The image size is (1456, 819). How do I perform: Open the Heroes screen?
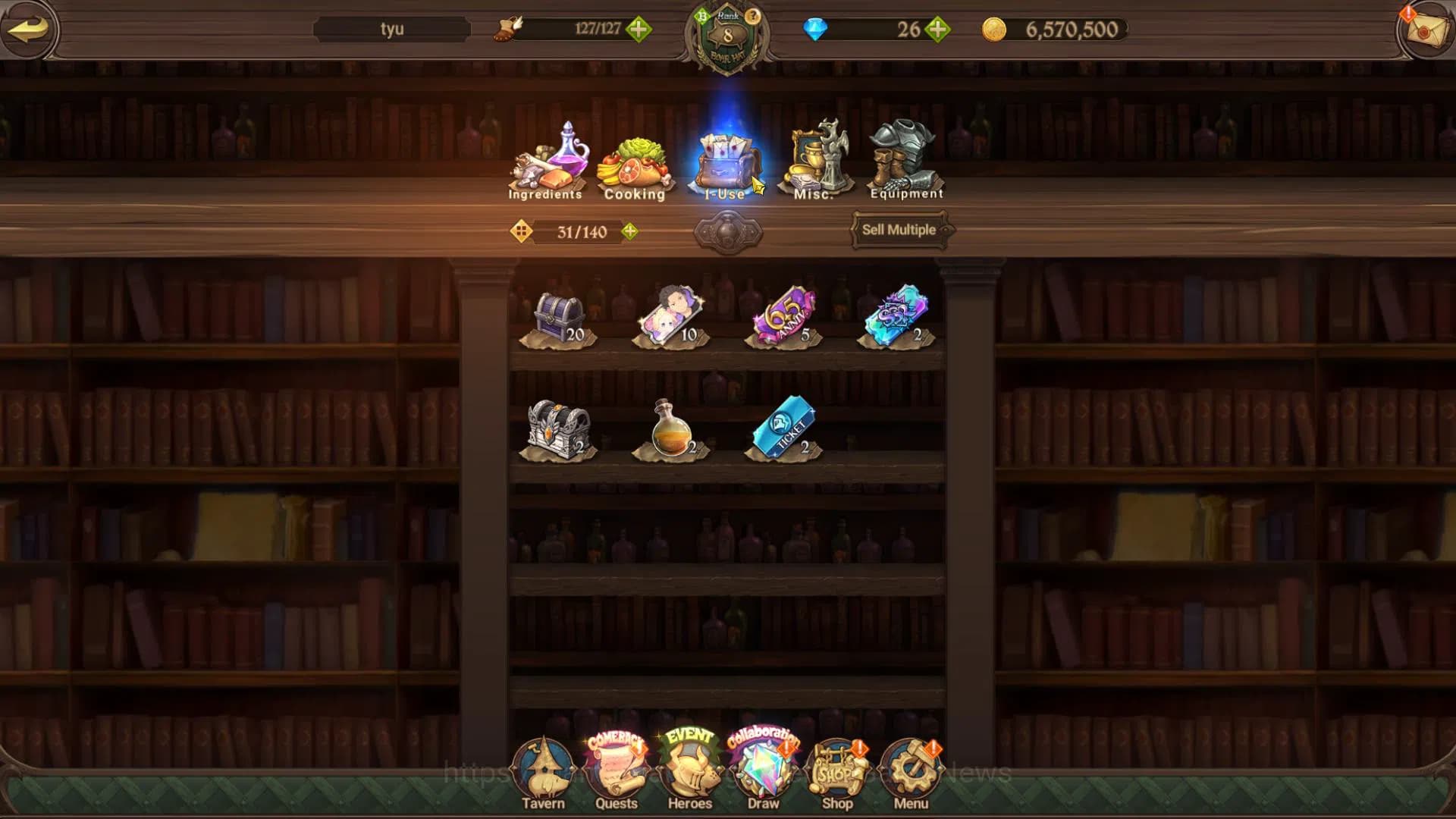[x=689, y=773]
